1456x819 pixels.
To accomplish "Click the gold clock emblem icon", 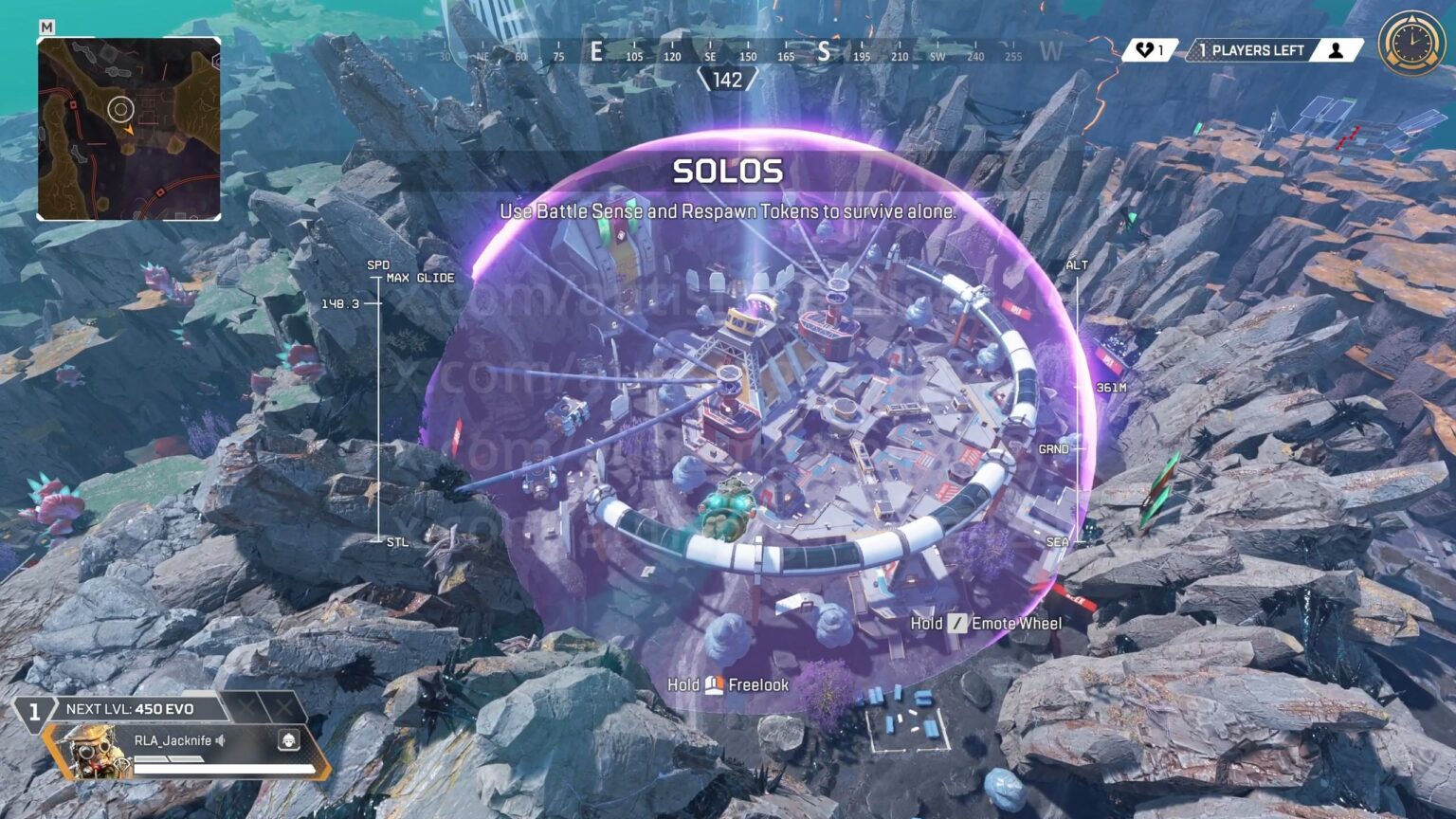I will [x=1411, y=44].
